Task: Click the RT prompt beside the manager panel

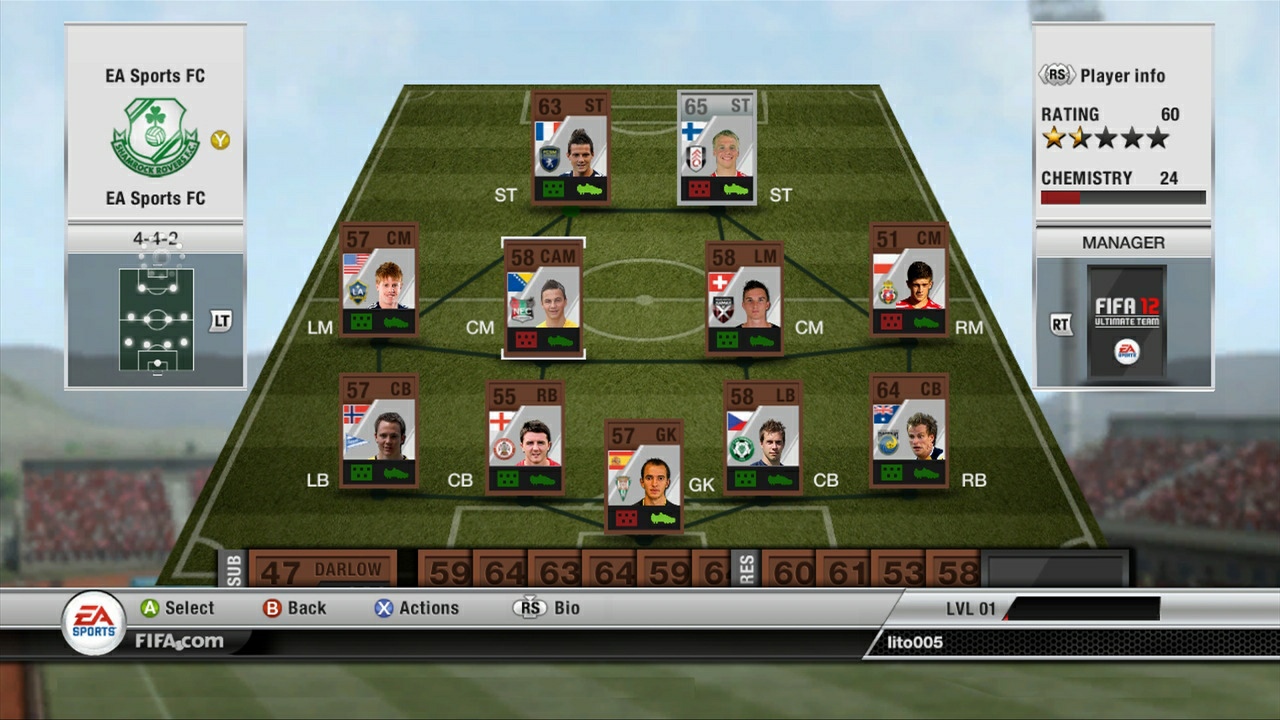Action: click(x=1060, y=324)
